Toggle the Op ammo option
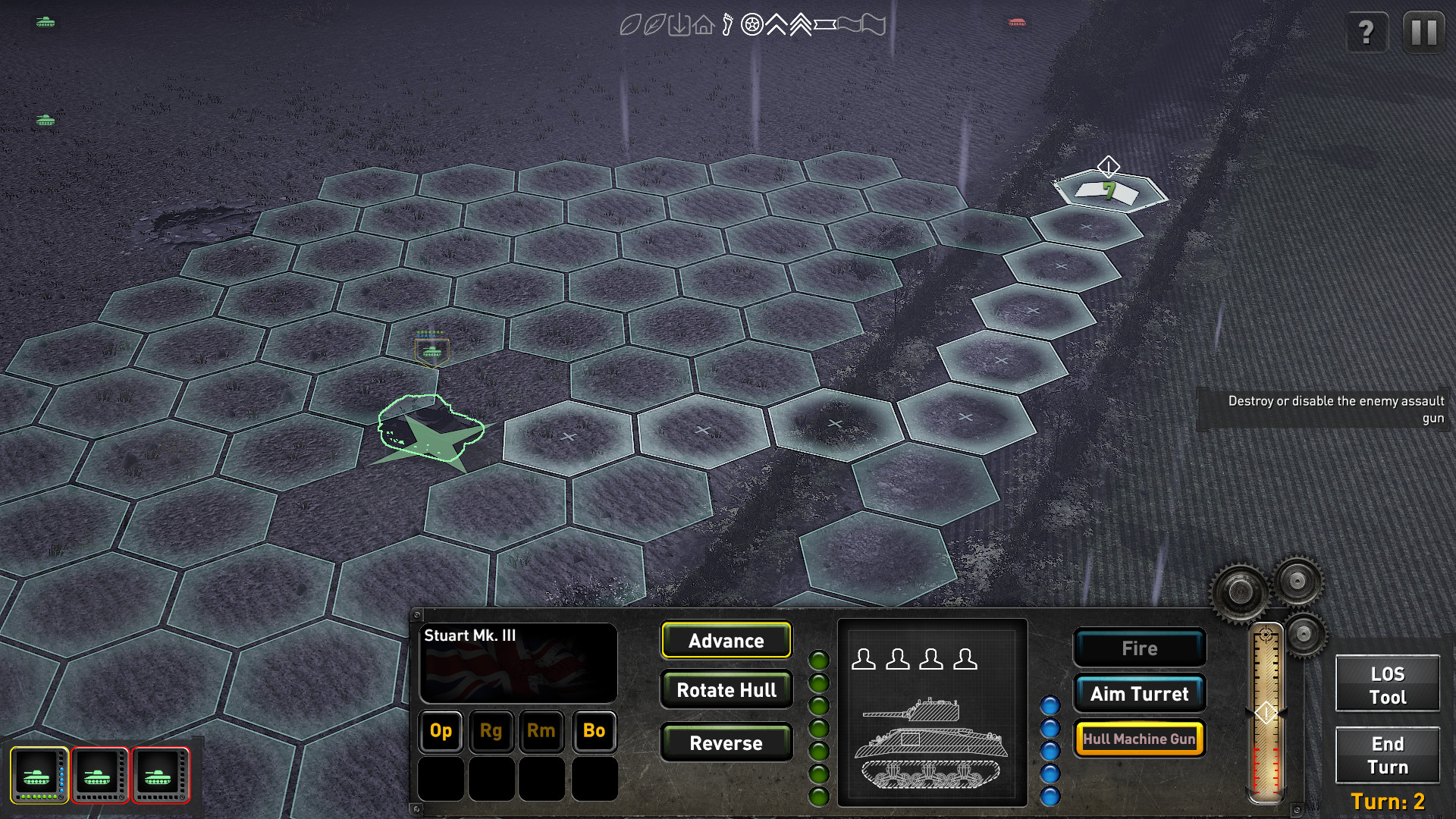 (x=440, y=732)
